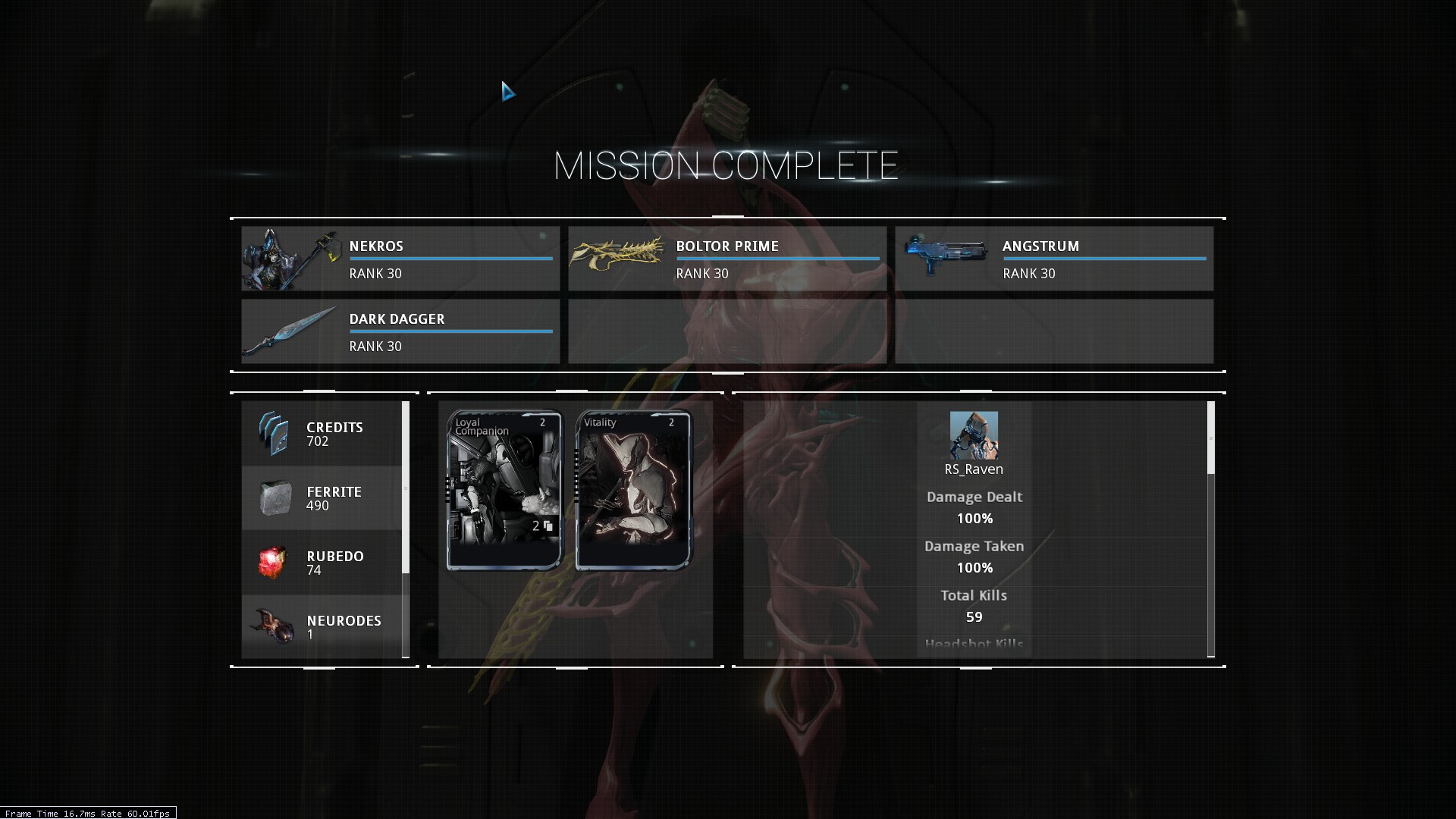Choose the Rubedo resource row
Image resolution: width=1456 pixels, height=819 pixels.
point(322,563)
